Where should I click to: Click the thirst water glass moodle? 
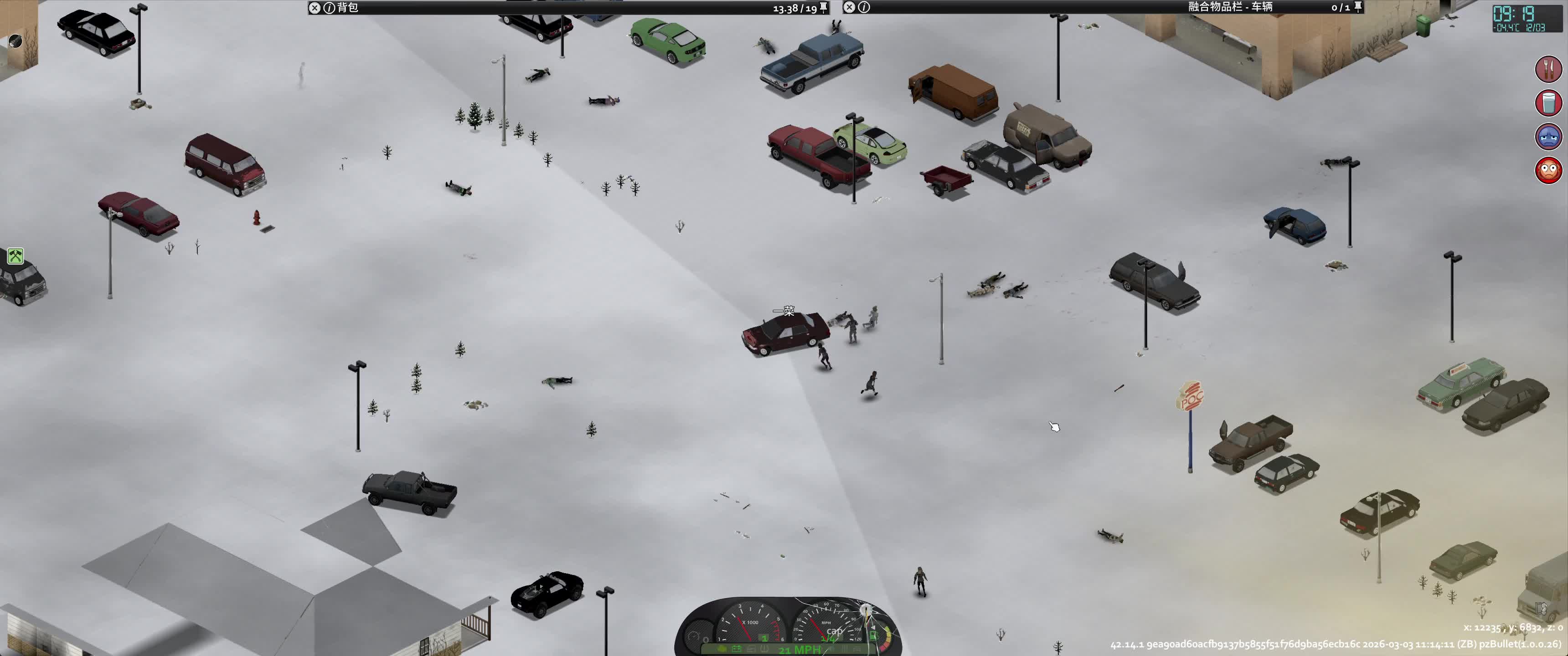coord(1548,103)
